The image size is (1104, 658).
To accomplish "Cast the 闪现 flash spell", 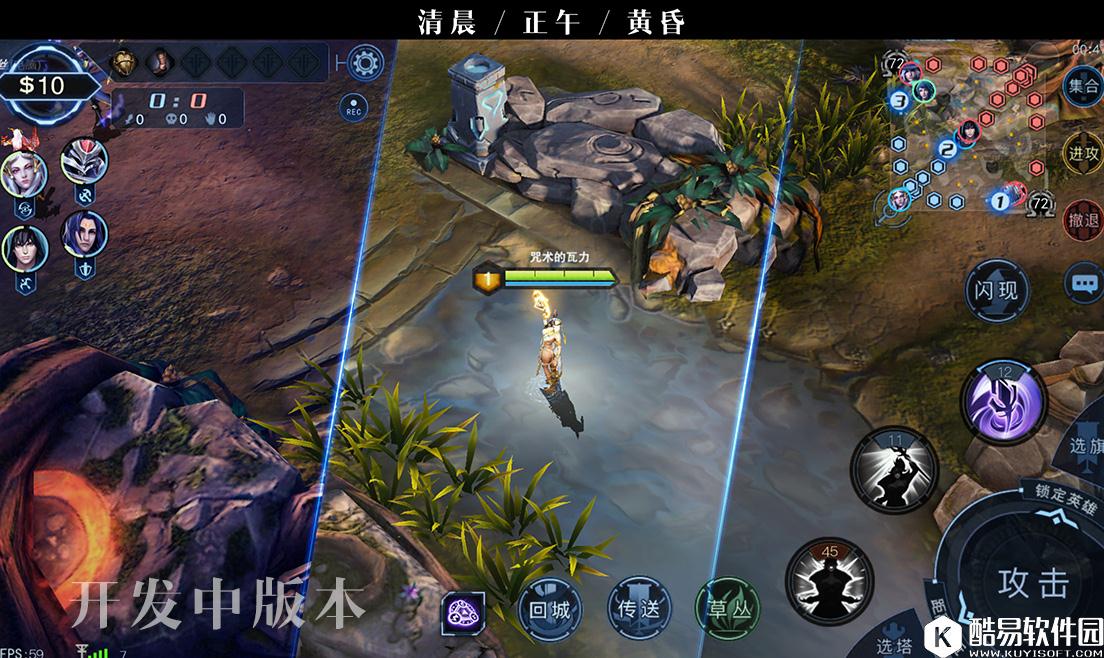I will (996, 290).
